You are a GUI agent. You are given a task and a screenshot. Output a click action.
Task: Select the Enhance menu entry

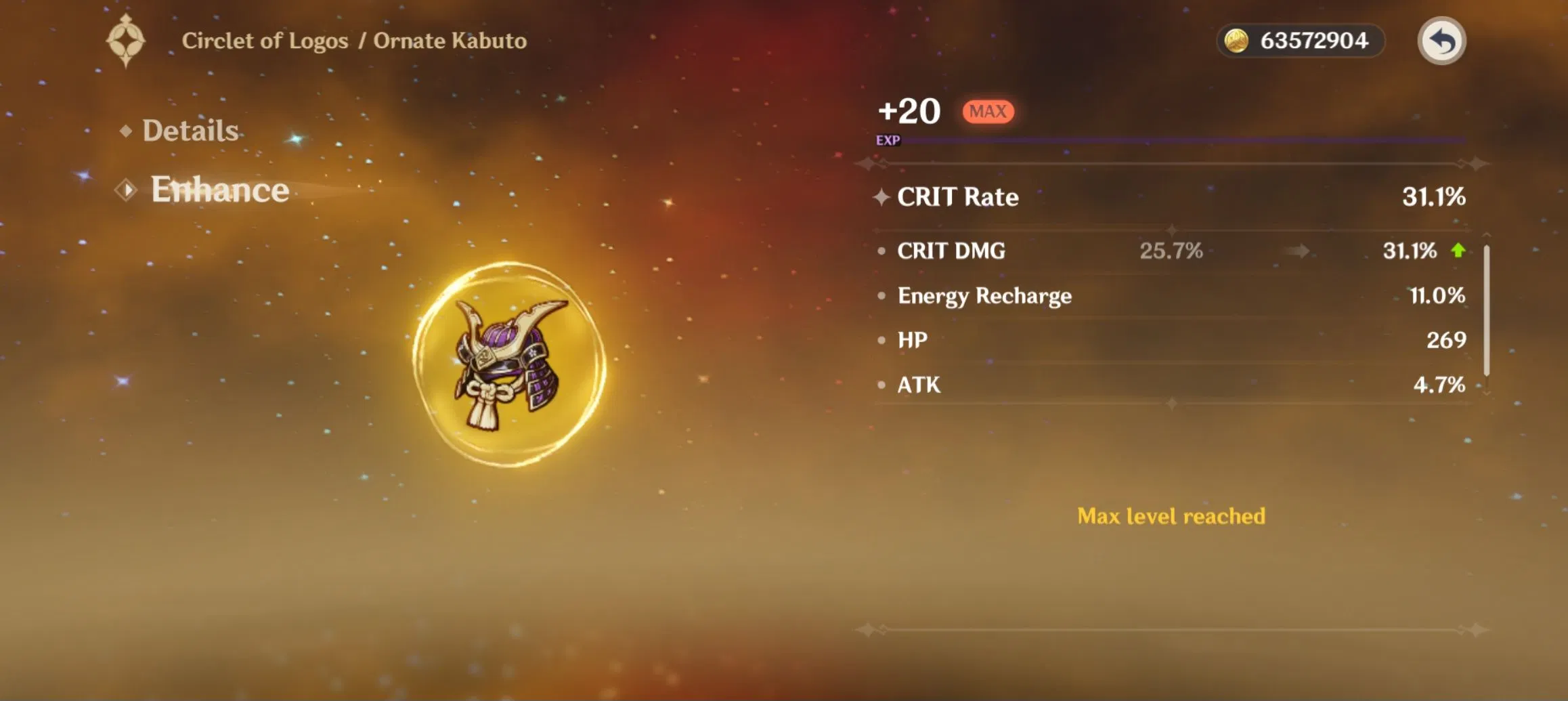point(219,190)
